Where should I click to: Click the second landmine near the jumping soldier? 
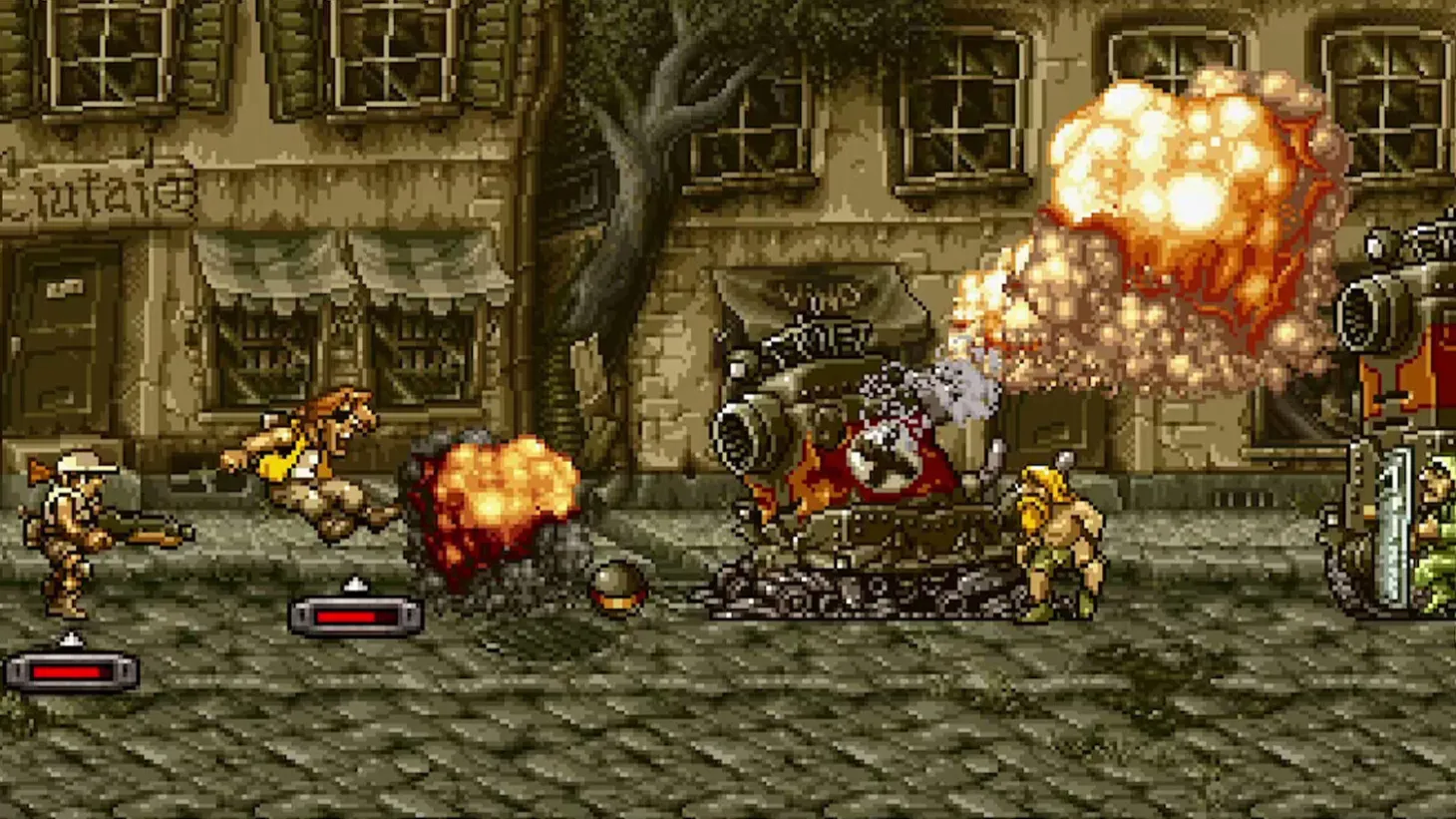tap(354, 618)
